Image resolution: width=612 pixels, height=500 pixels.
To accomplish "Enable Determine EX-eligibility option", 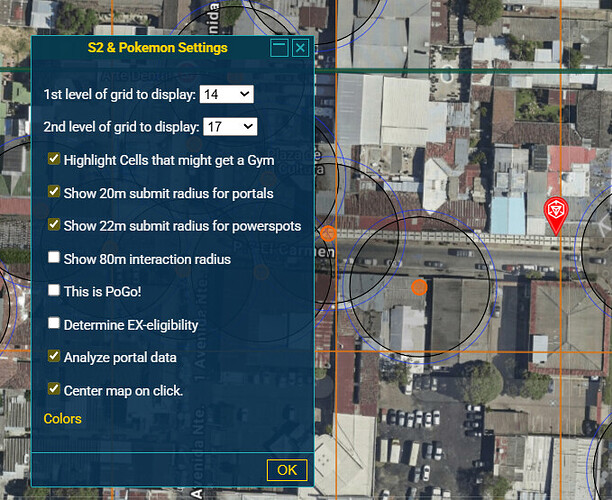I will pos(54,324).
